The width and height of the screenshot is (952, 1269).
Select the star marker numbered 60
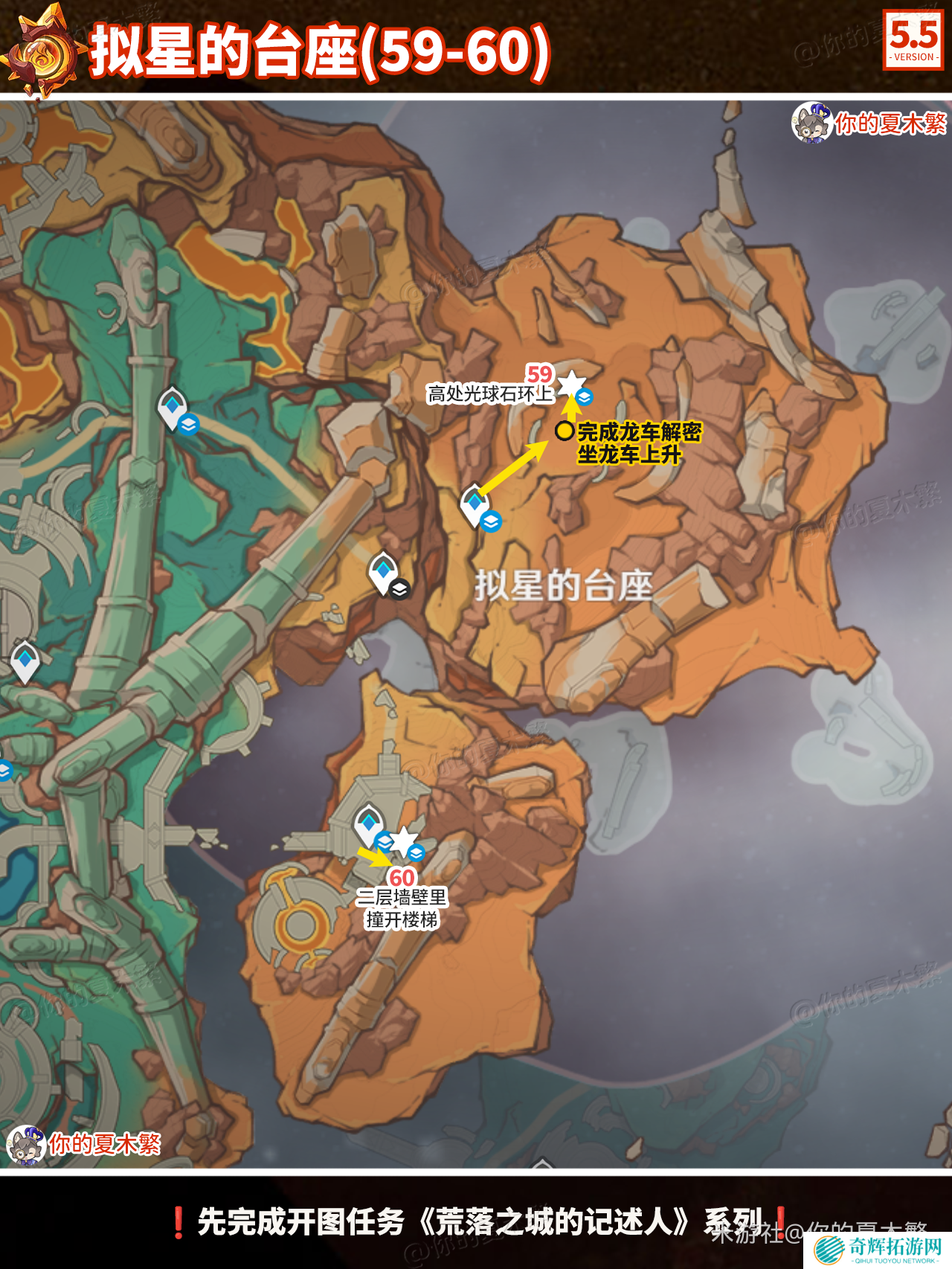pos(403,841)
